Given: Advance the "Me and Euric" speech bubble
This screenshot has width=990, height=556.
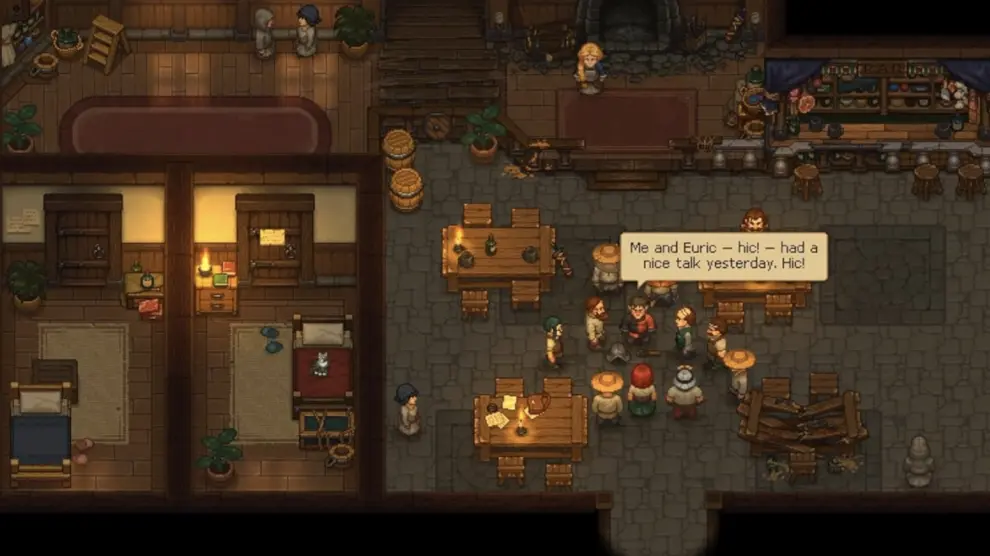Looking at the screenshot, I should pos(723,257).
